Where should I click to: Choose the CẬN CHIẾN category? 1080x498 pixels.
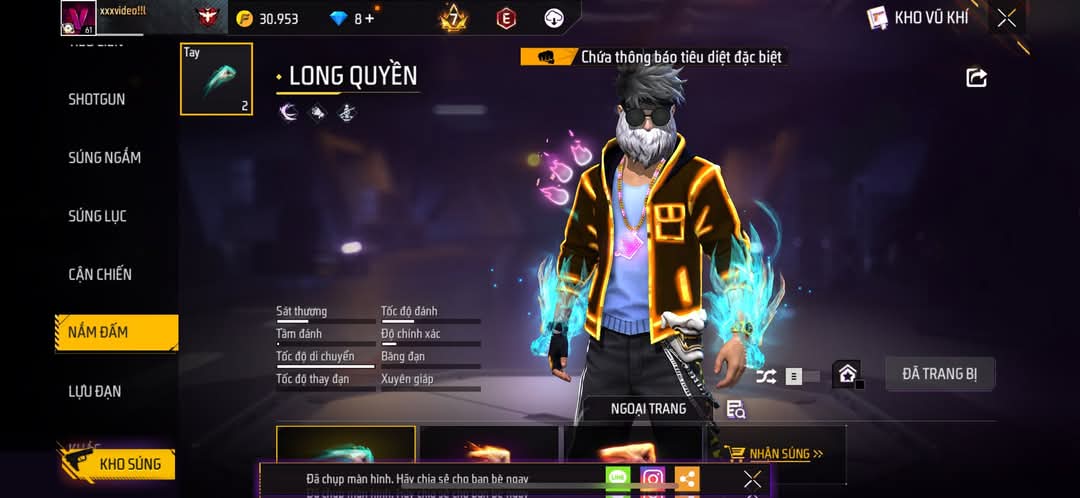(x=100, y=274)
